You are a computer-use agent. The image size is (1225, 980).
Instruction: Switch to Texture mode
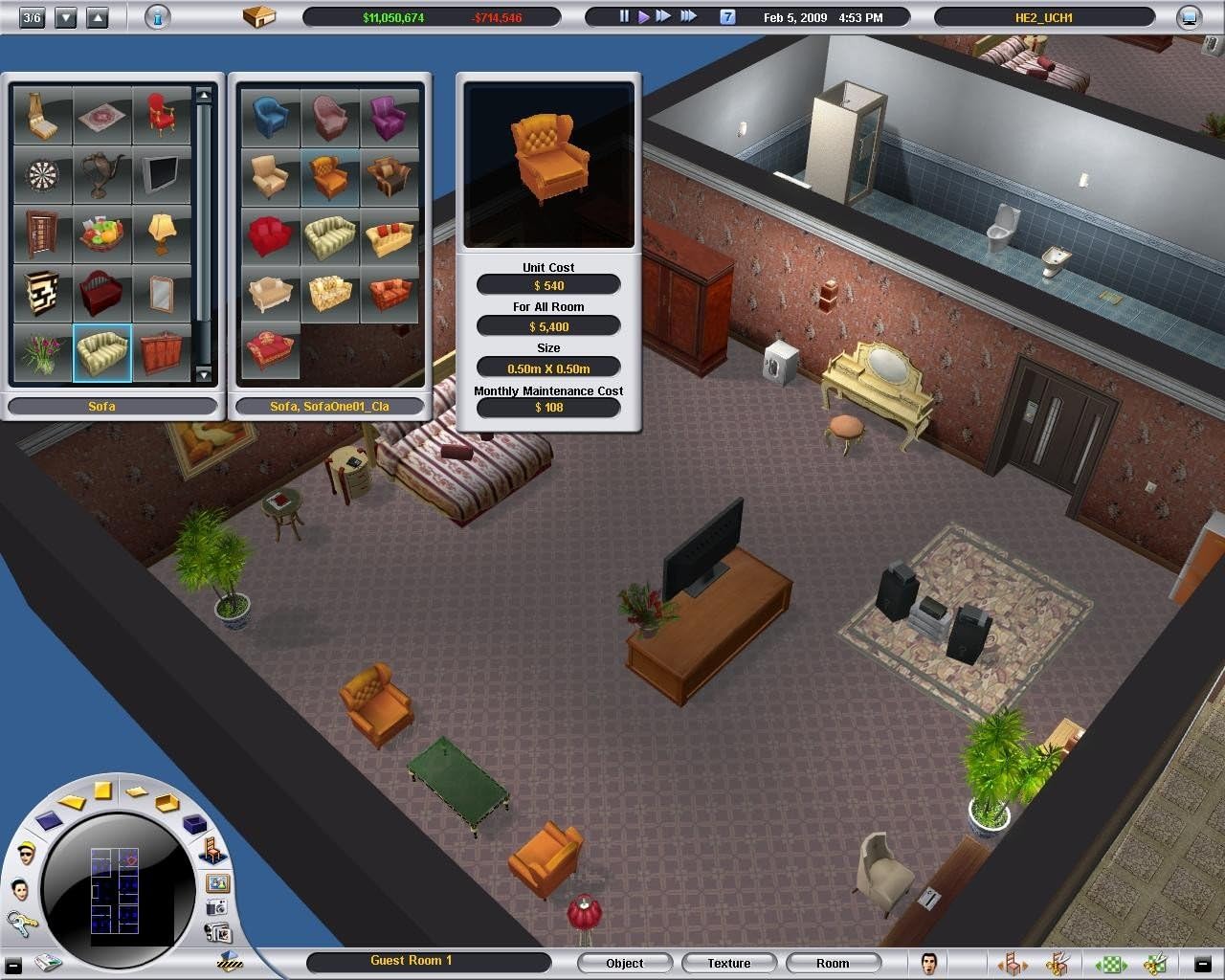click(729, 963)
